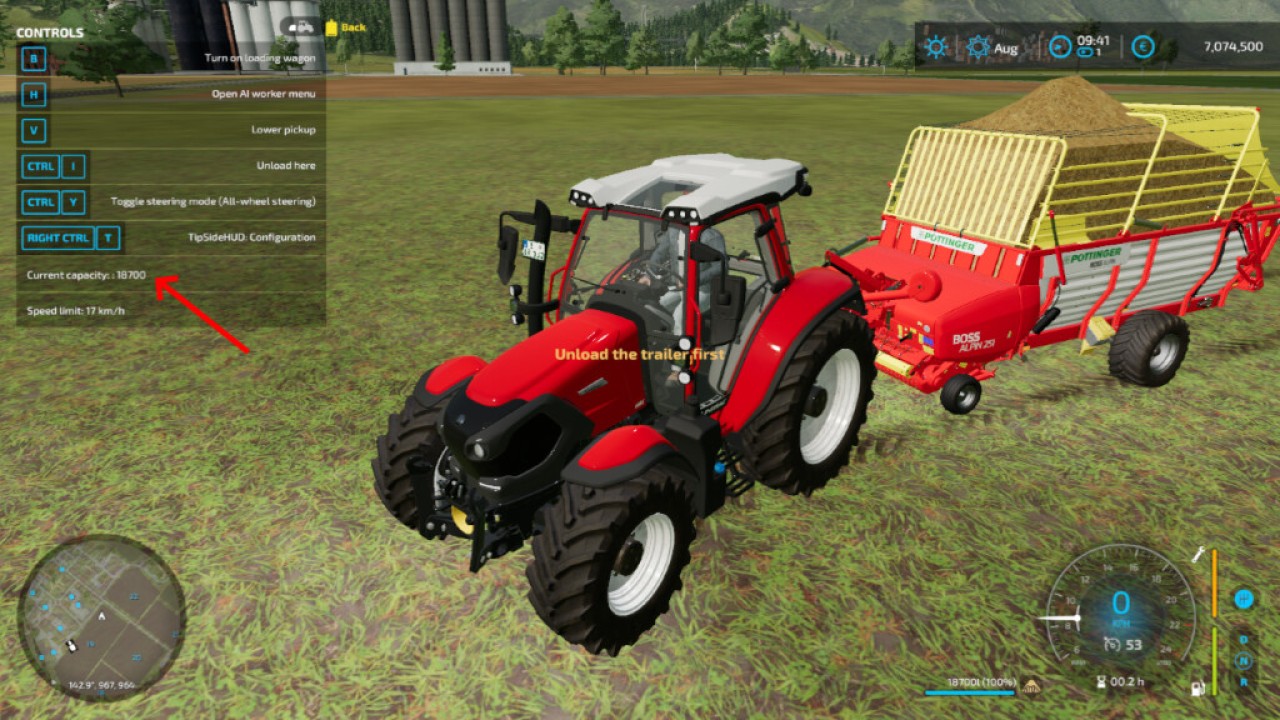The height and width of the screenshot is (720, 1280).
Task: Click the fuel pump icon beside the fuel bar
Action: click(x=1197, y=687)
